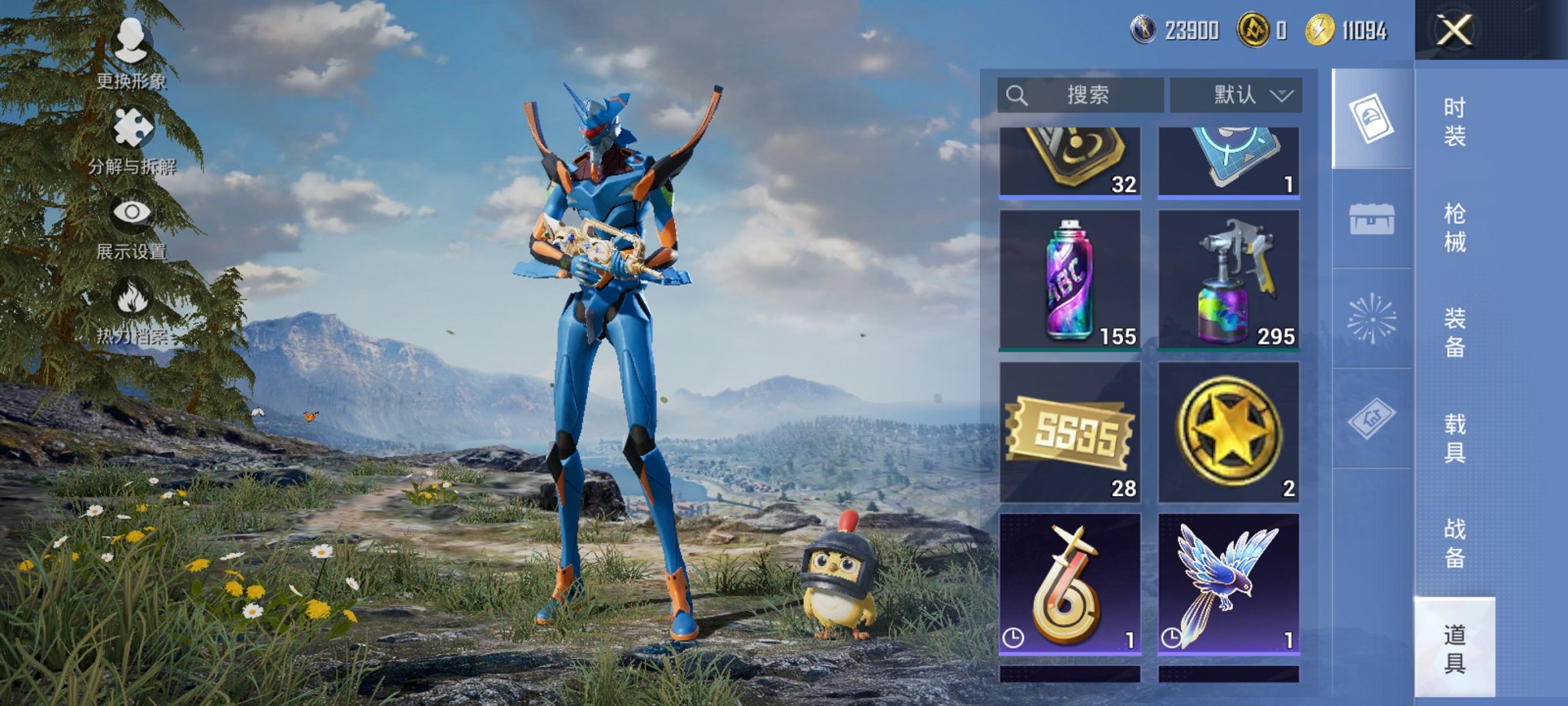
Task: Select the SS35 golden ticket item
Action: coord(1070,432)
